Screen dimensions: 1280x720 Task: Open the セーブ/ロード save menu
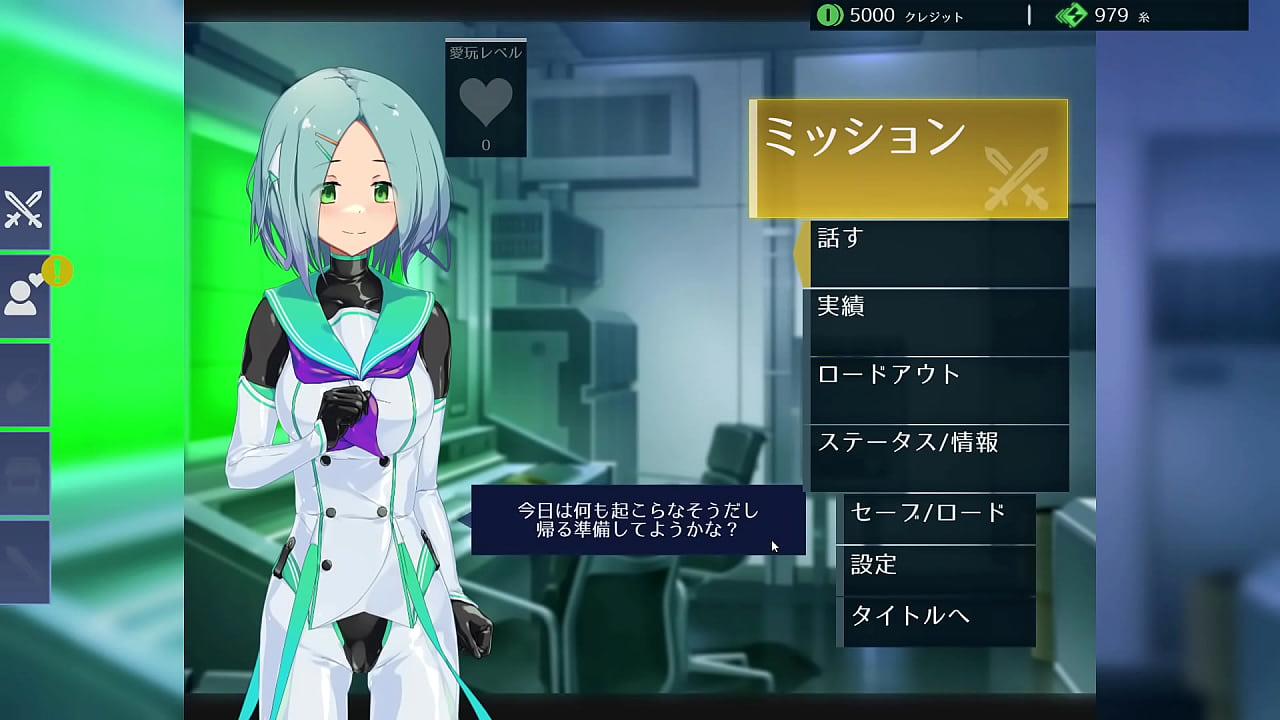[x=936, y=518]
